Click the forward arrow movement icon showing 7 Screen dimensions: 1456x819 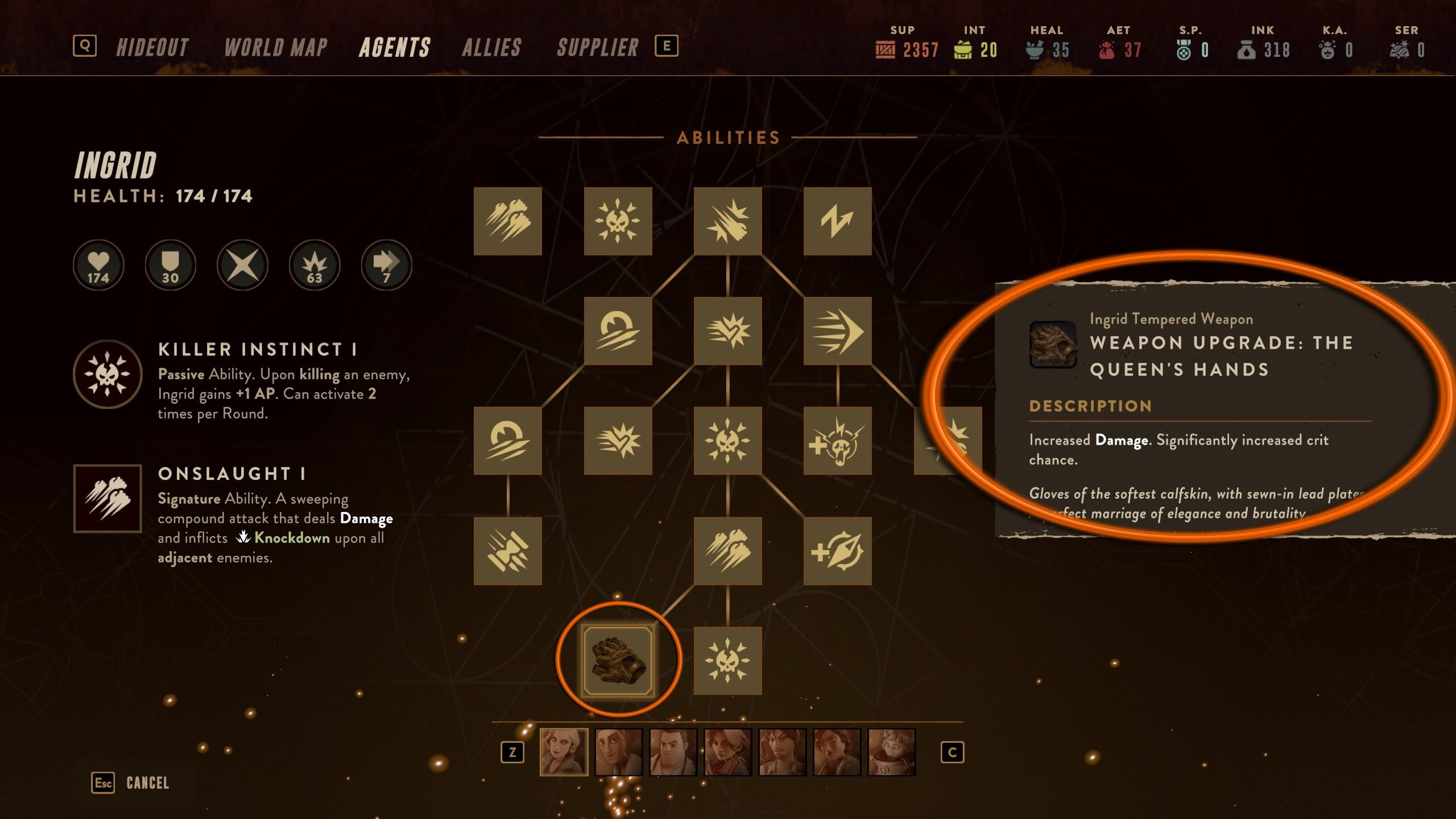pos(386,264)
